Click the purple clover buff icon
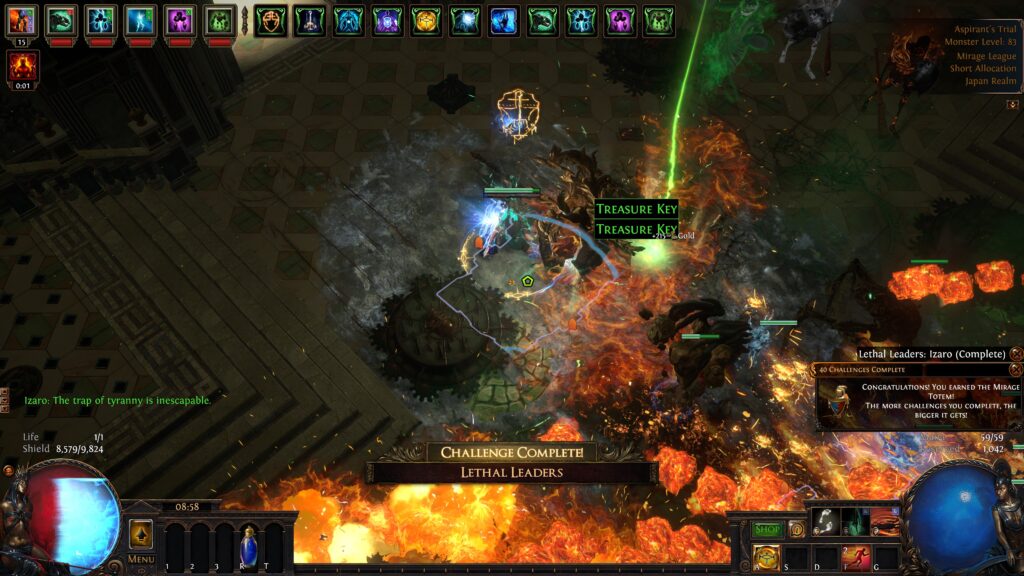The height and width of the screenshot is (576, 1024). (180, 20)
